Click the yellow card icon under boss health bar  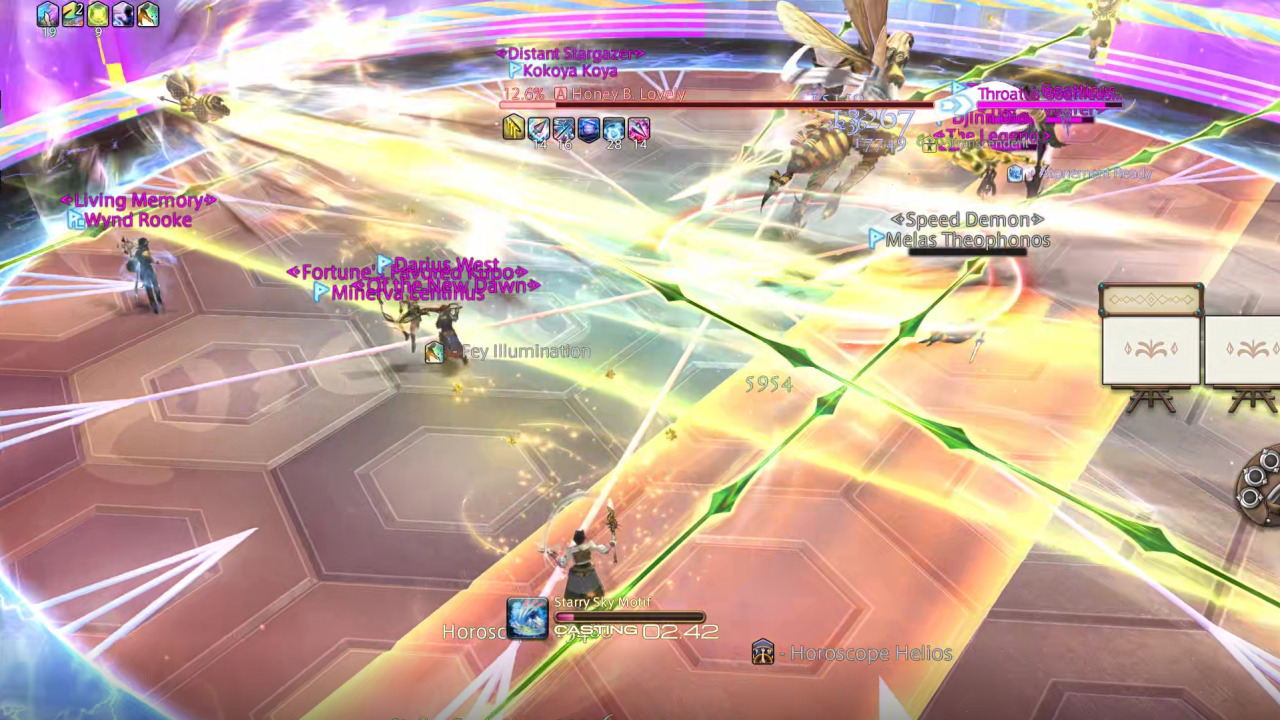tap(513, 128)
